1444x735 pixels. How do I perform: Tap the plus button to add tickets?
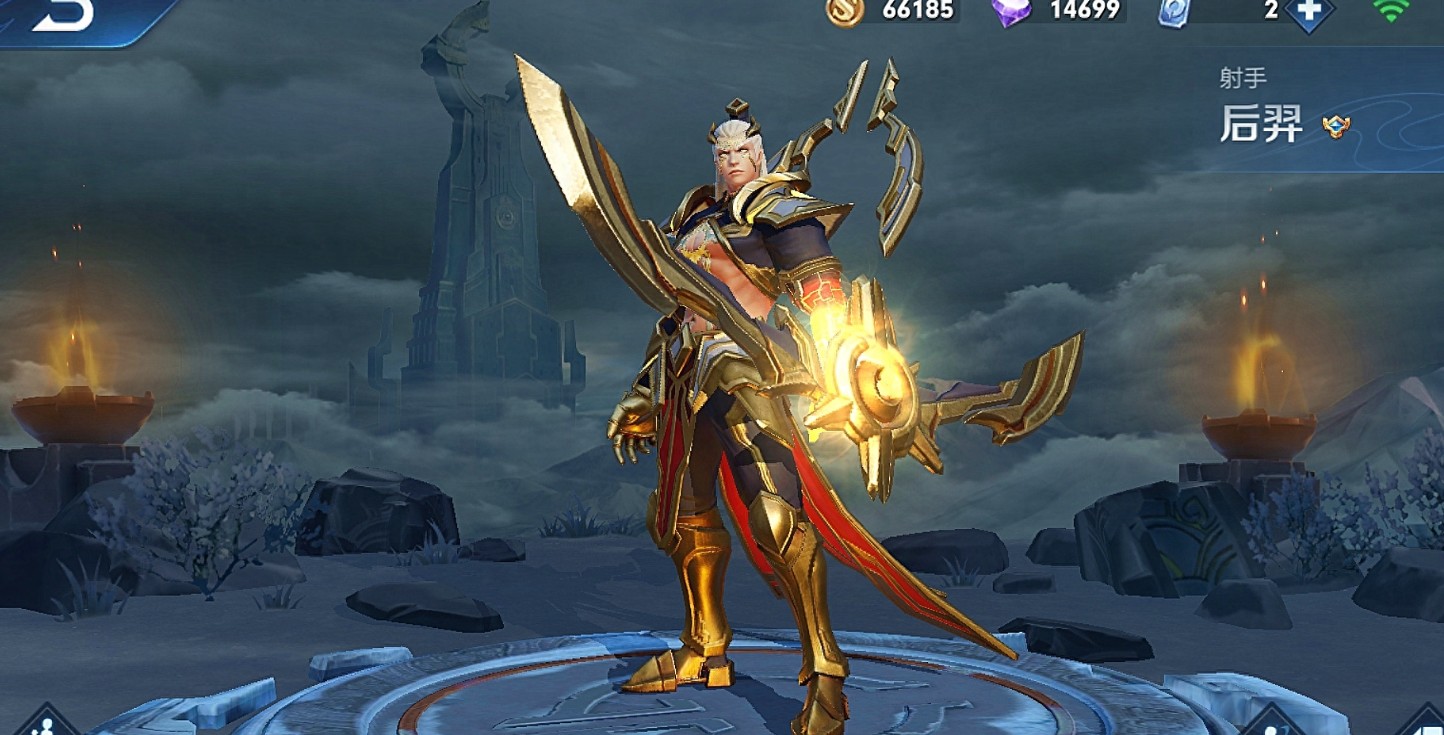pyautogui.click(x=1309, y=11)
